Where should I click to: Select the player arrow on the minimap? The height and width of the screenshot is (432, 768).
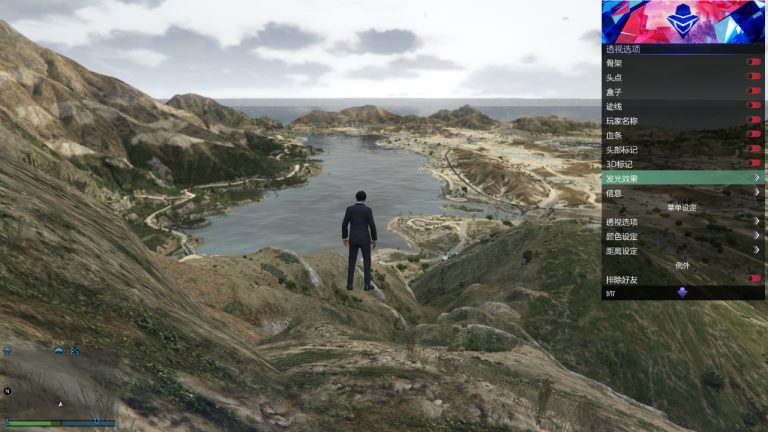click(60, 404)
